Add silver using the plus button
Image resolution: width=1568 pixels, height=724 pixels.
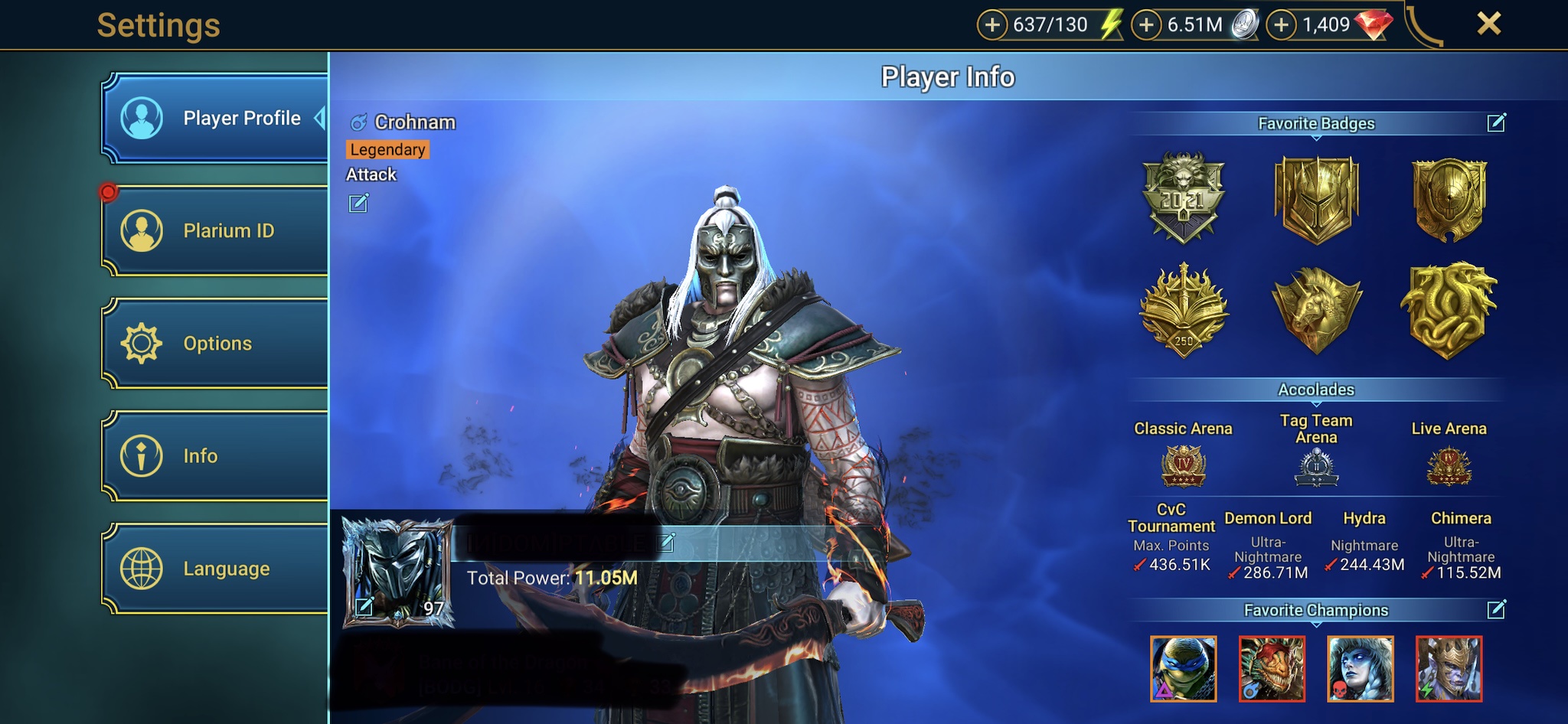[1146, 25]
